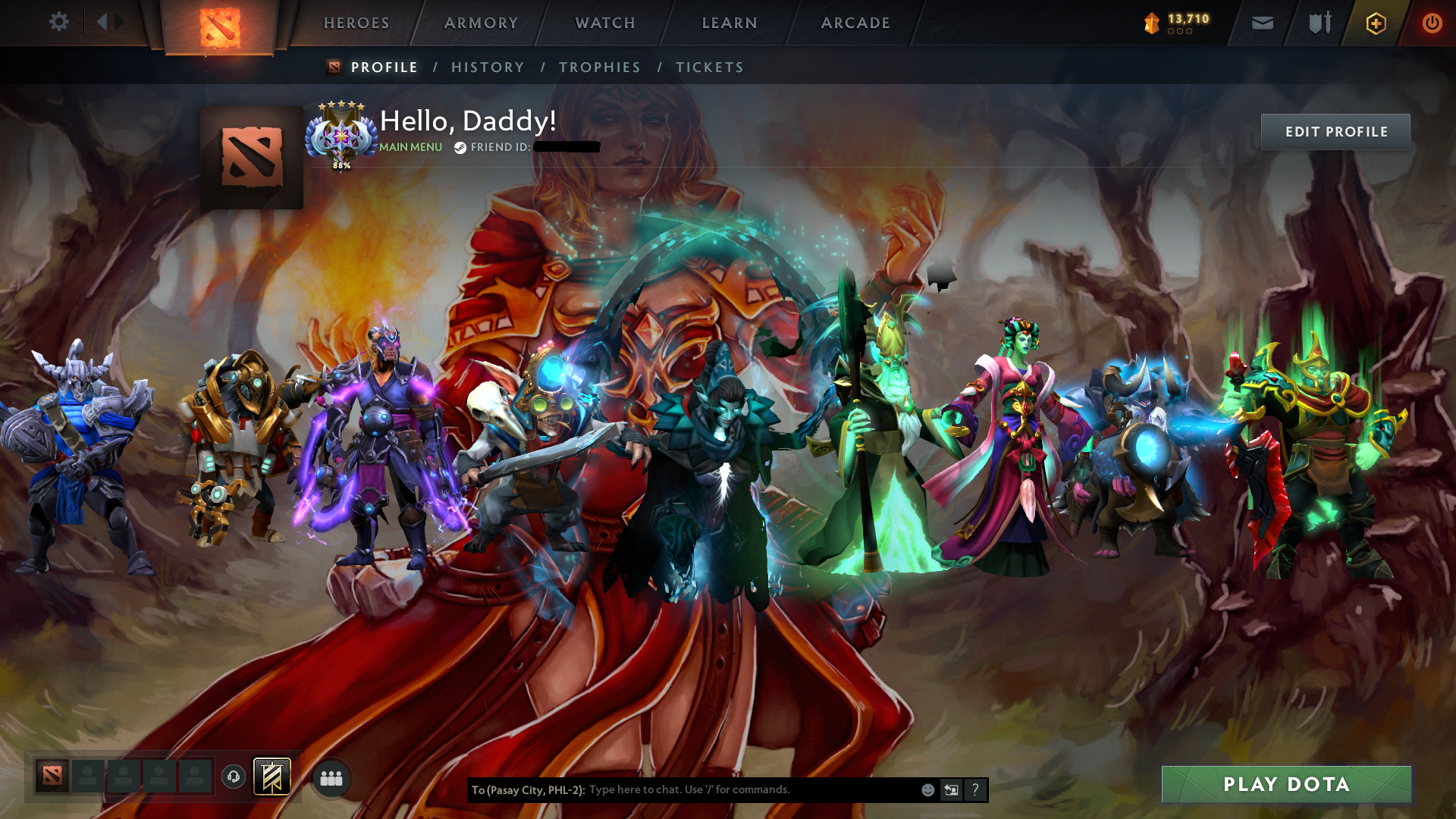Screen dimensions: 1456x819
Task: Click the chat channel switch icon
Action: [951, 789]
